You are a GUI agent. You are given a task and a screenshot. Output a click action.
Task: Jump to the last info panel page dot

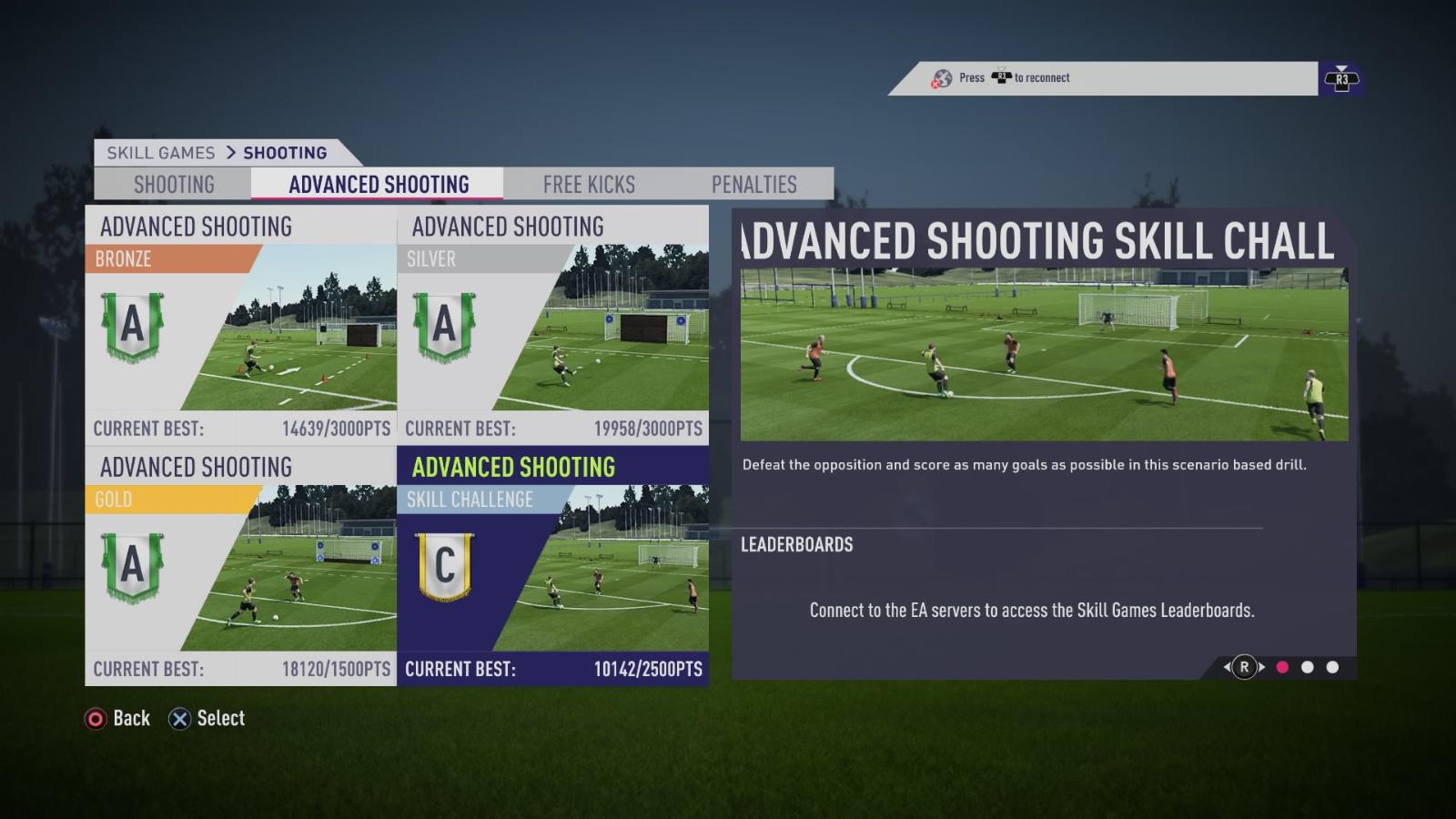click(x=1332, y=667)
